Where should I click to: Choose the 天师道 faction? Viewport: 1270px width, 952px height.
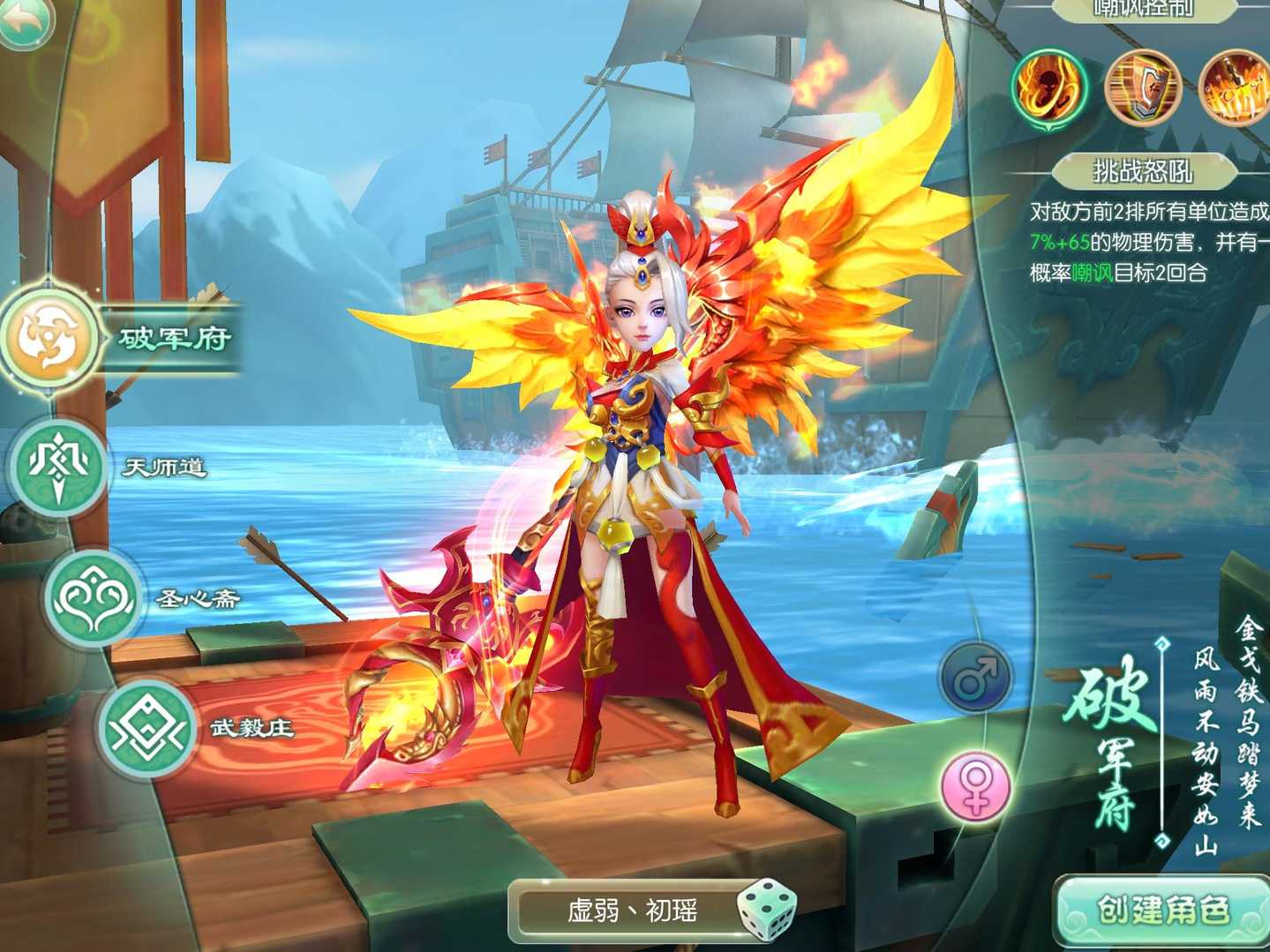click(x=57, y=465)
